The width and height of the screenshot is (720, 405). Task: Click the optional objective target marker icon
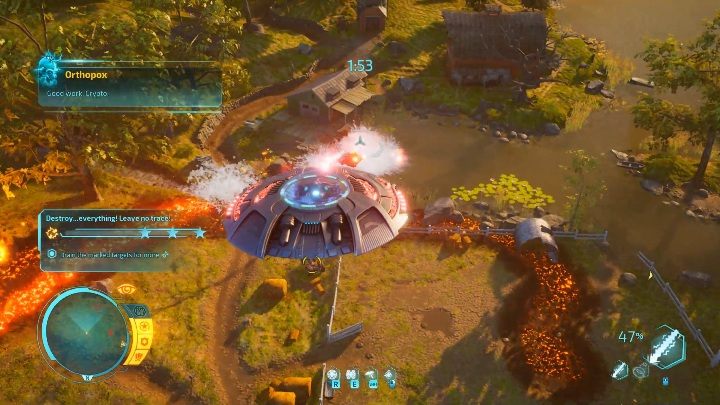point(52,254)
